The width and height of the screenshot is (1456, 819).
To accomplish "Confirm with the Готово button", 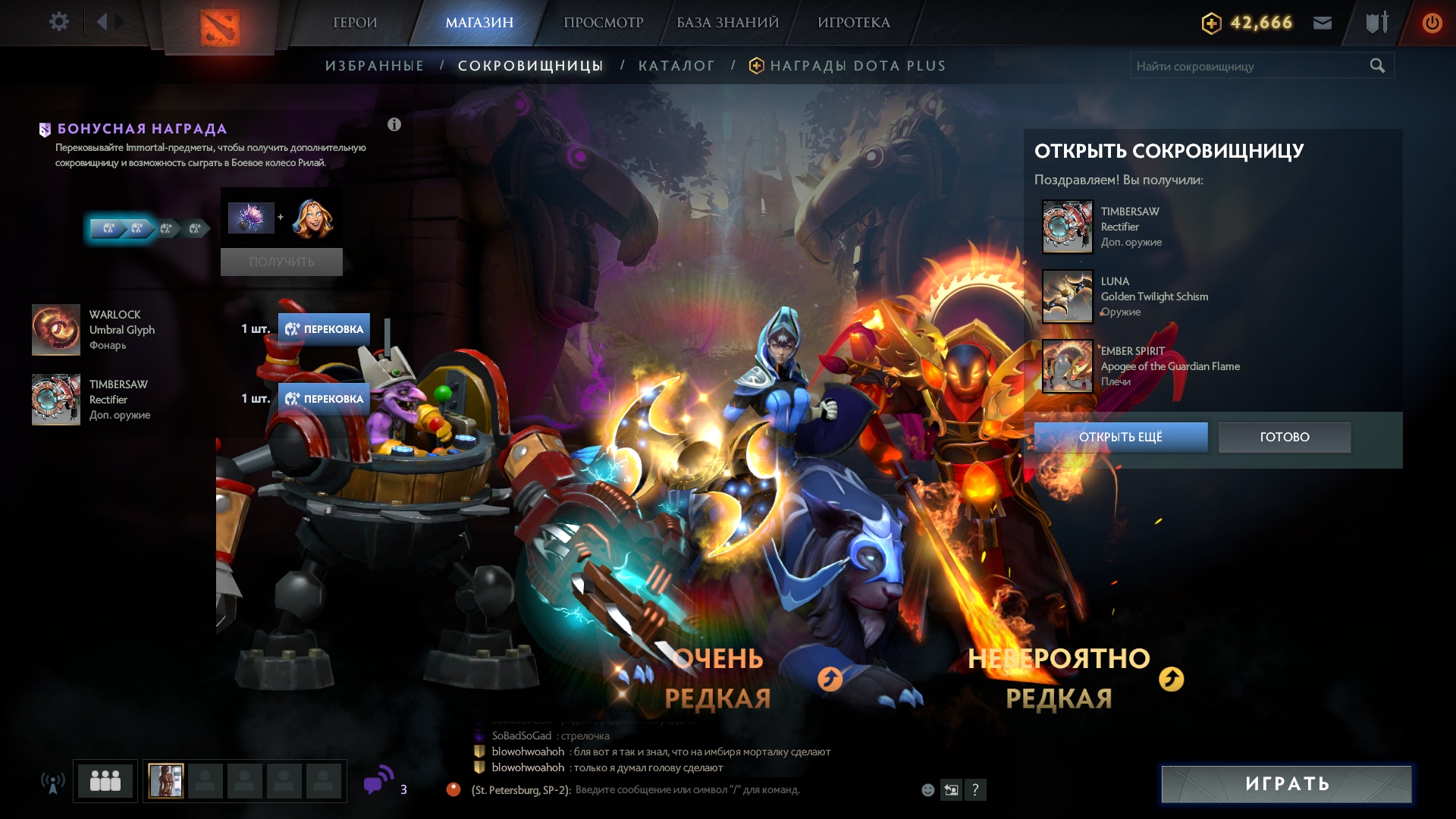I will (1284, 437).
